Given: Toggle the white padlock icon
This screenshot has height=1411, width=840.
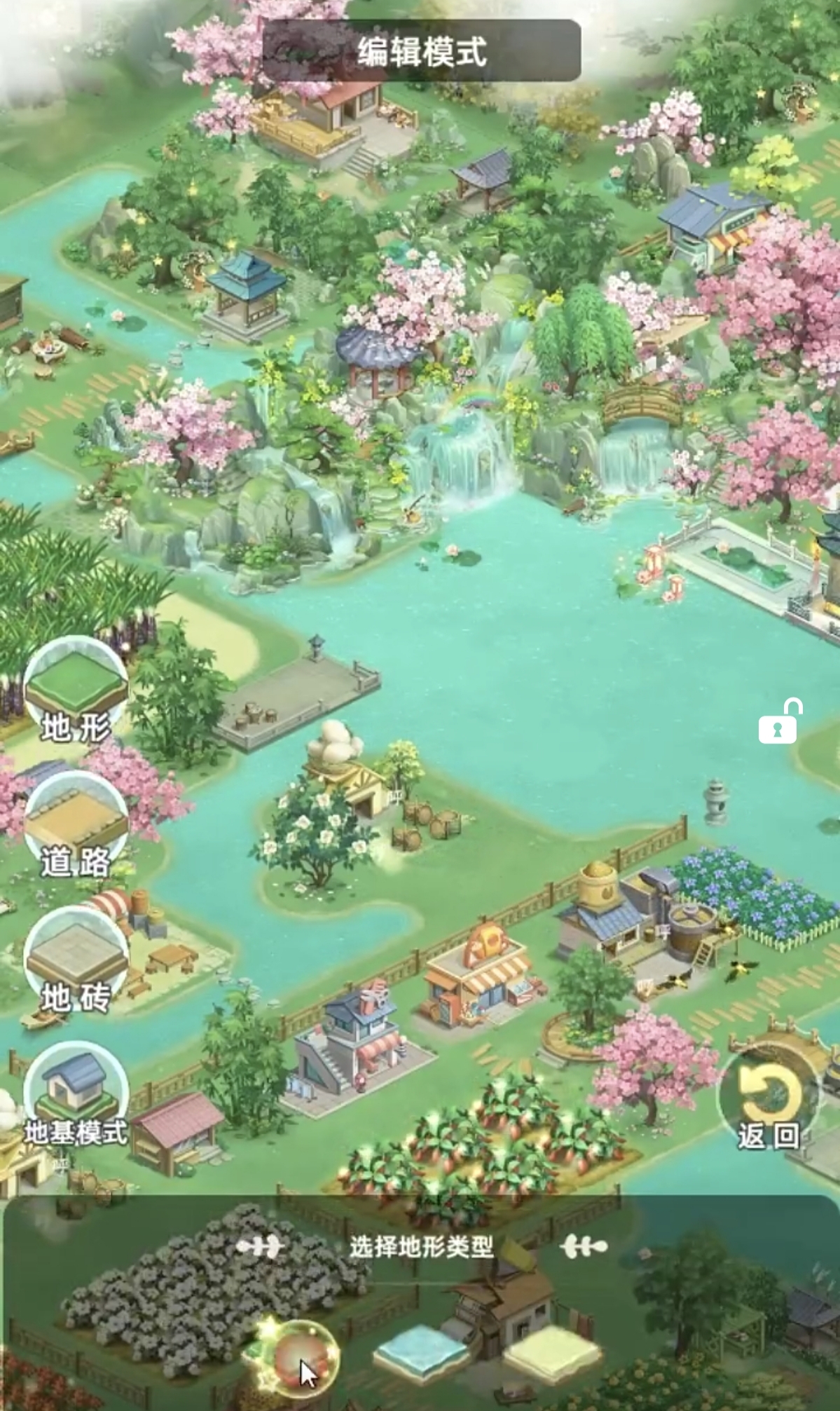Looking at the screenshot, I should (779, 722).
